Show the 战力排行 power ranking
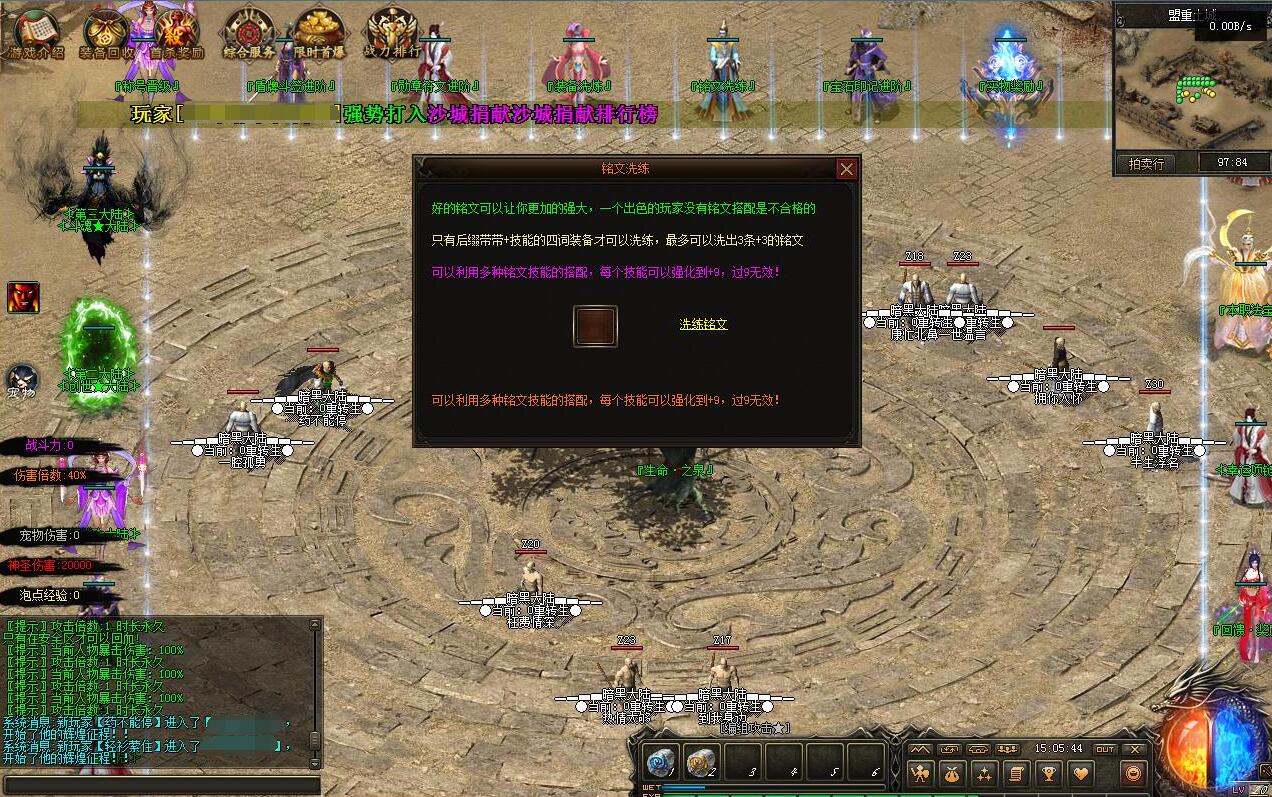The width and height of the screenshot is (1272, 797). pos(391,34)
